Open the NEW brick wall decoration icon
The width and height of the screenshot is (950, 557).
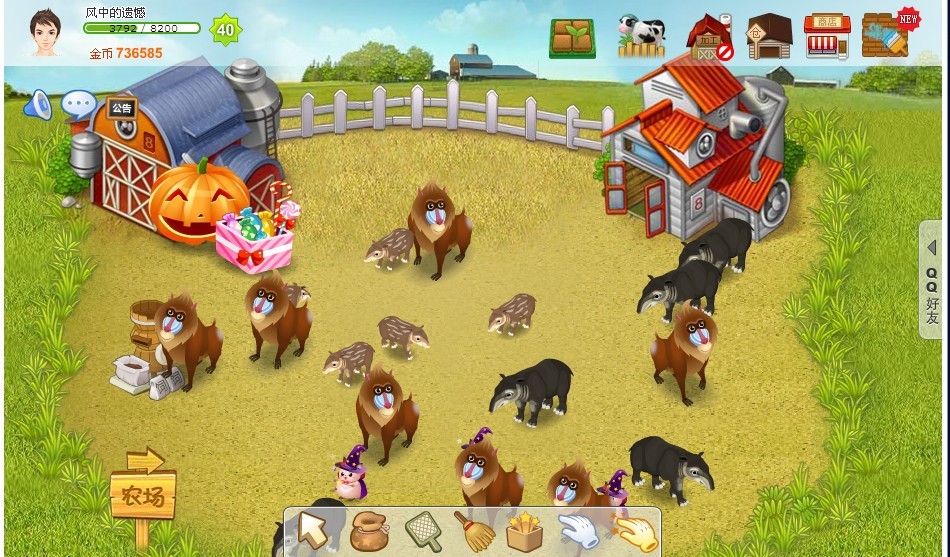point(888,36)
